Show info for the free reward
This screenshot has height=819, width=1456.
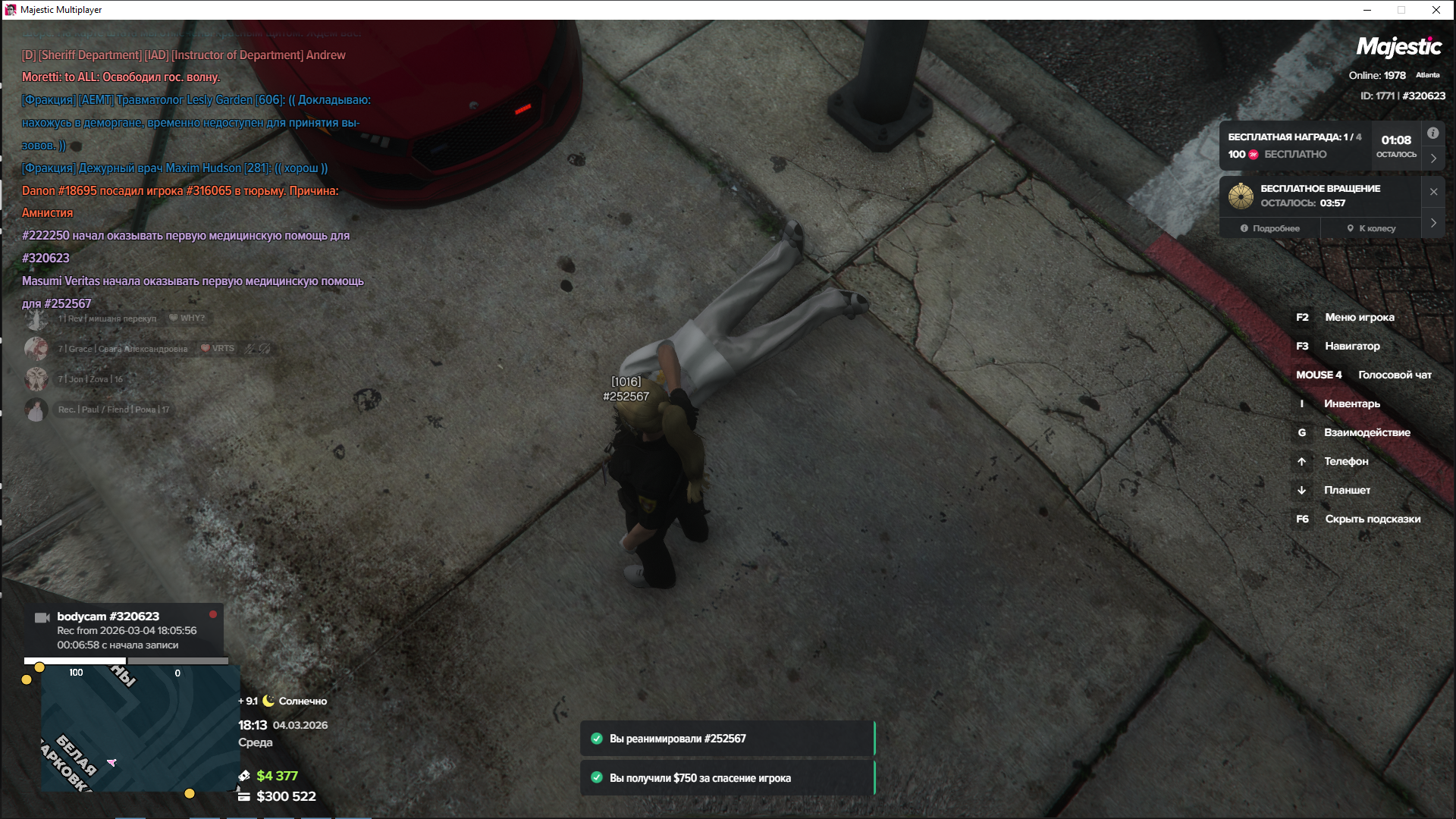point(1432,133)
